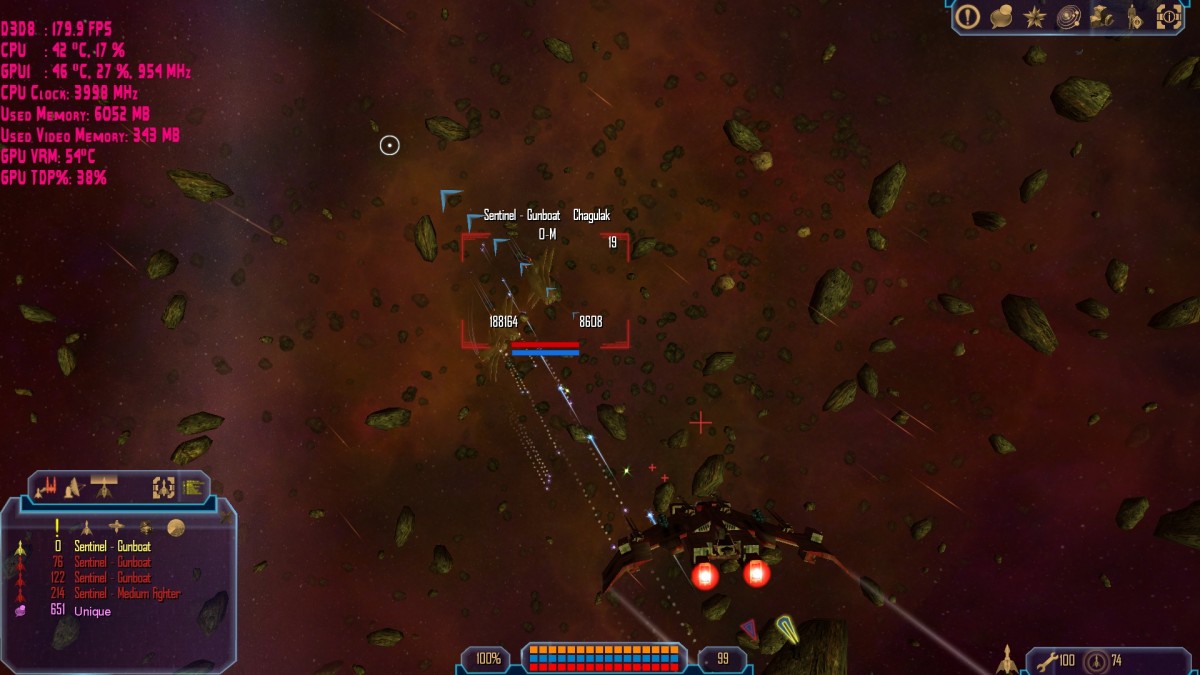Toggle the yellow text list icon
Screen dimensions: 1200x675
click(193, 488)
